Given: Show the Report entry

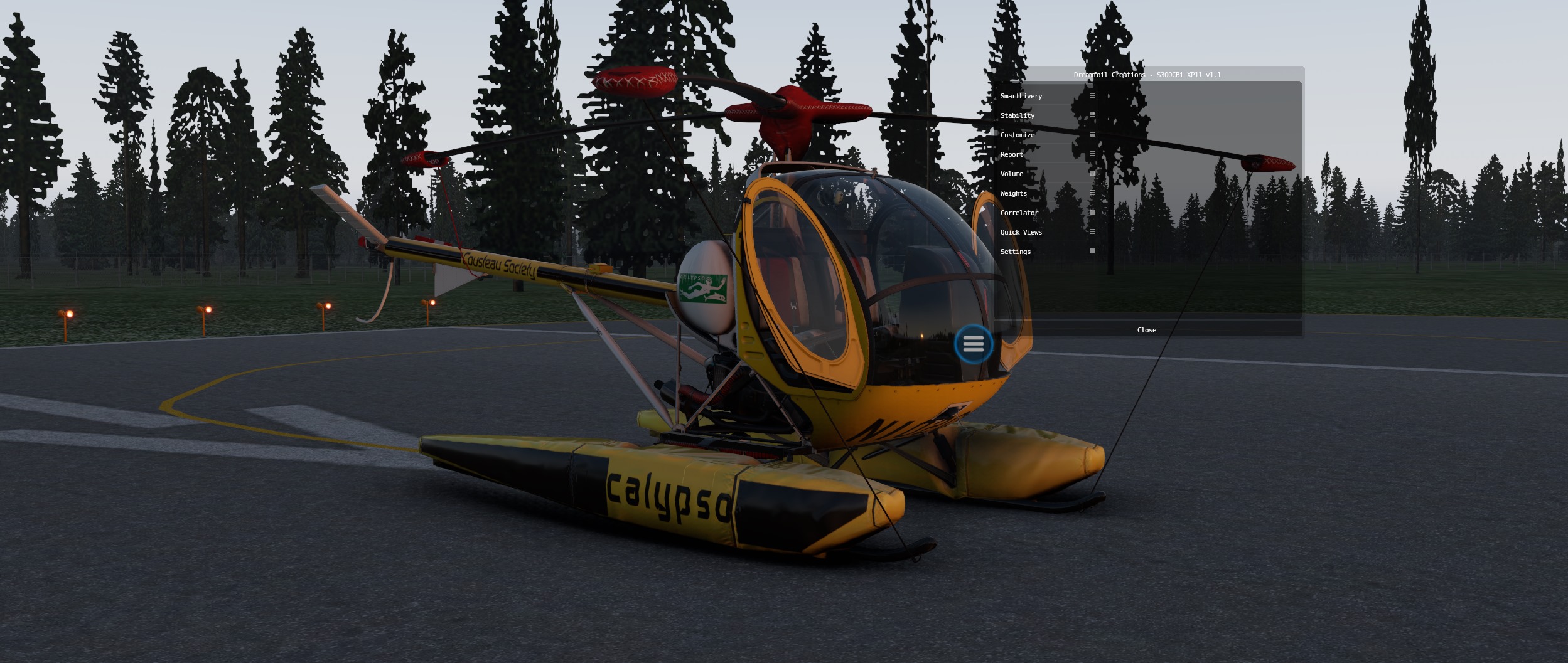Looking at the screenshot, I should click(1012, 154).
